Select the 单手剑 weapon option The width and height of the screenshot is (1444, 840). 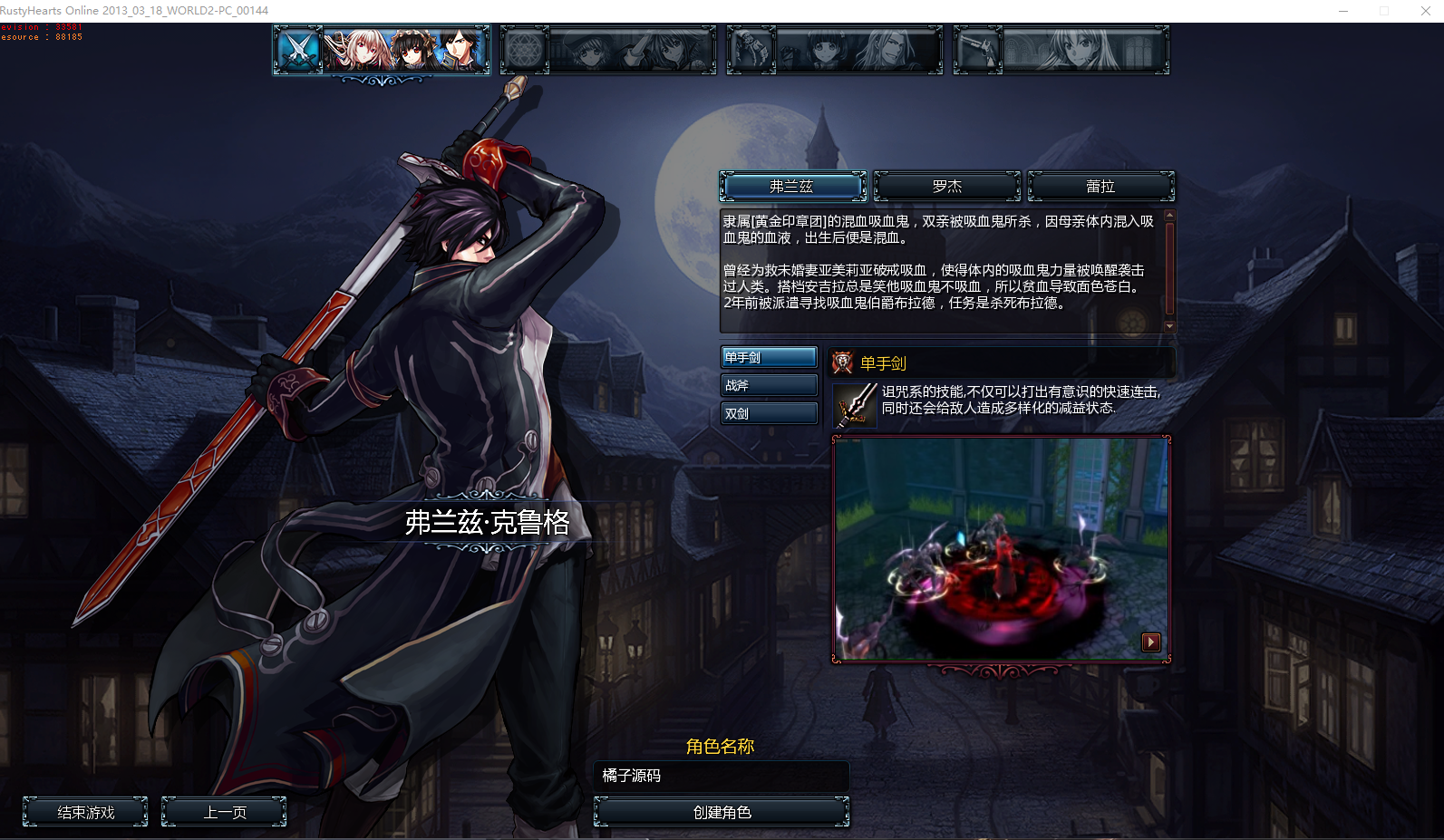pyautogui.click(x=768, y=356)
